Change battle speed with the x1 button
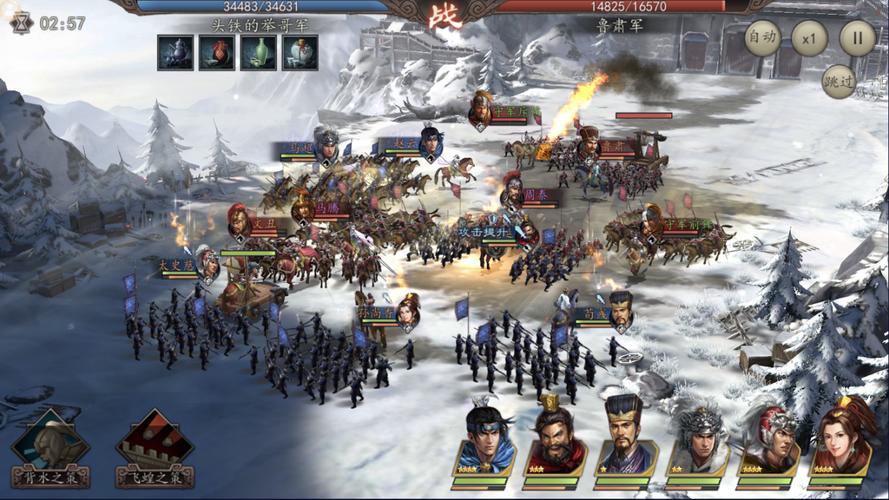This screenshot has width=889, height=500. coord(809,39)
